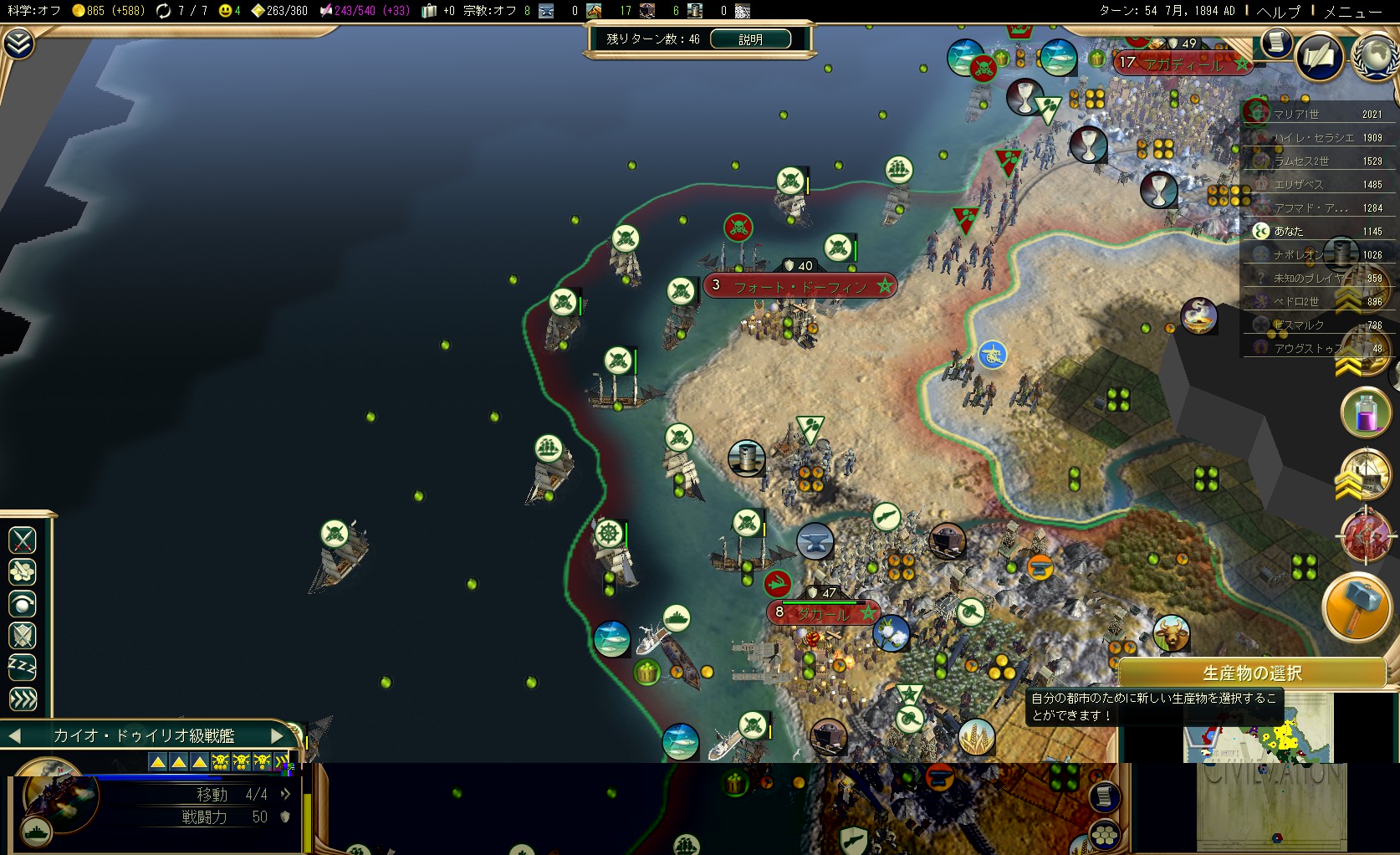Skip turn with triple chevron action
1400x855 pixels.
(23, 699)
